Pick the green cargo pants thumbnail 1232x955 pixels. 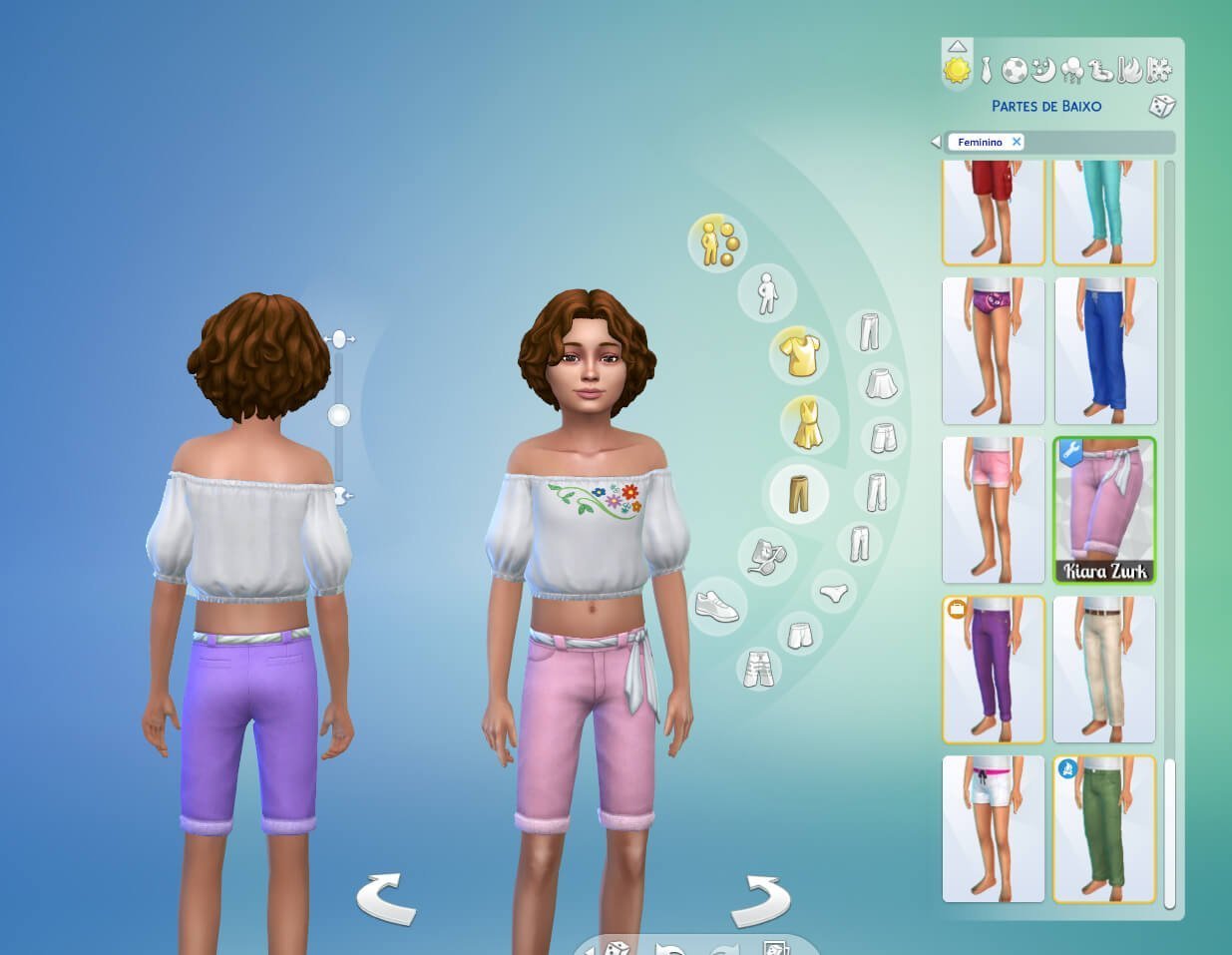[x=1105, y=828]
